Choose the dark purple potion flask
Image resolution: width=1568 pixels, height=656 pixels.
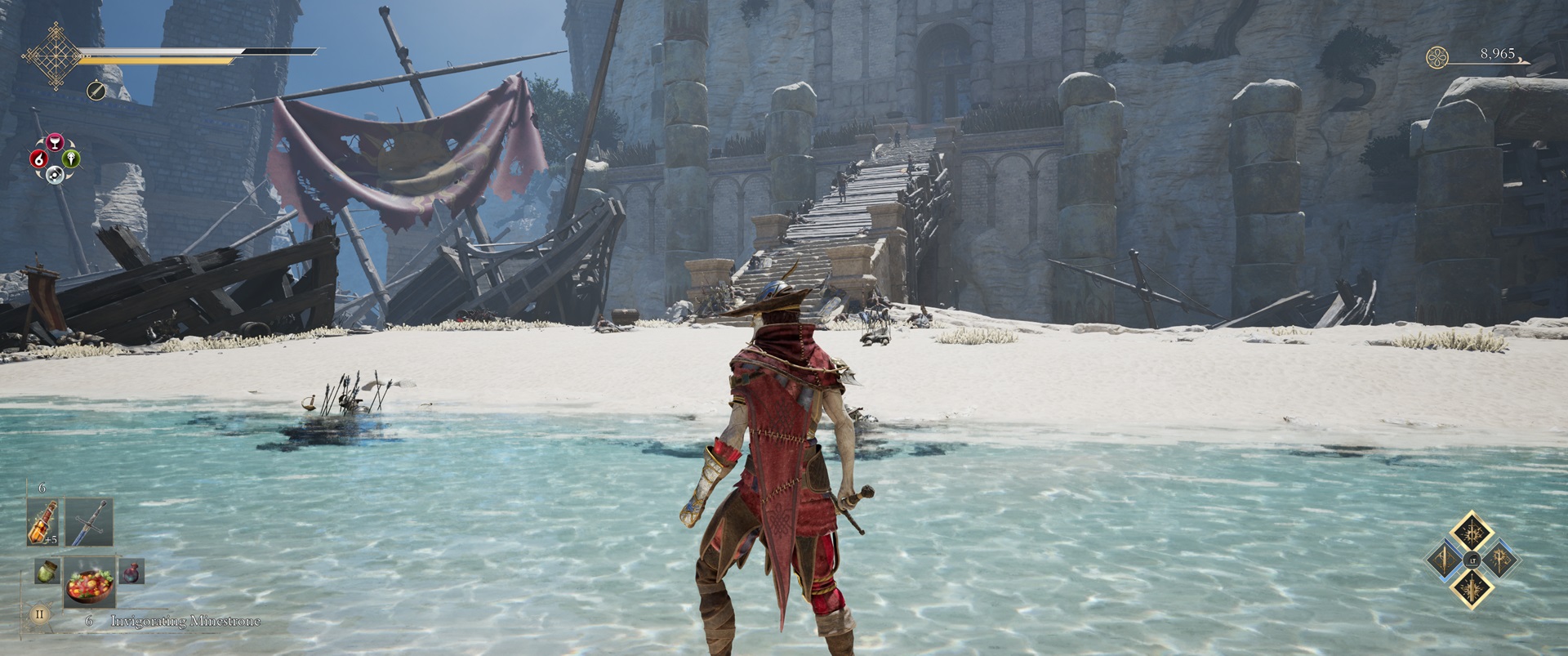[131, 571]
